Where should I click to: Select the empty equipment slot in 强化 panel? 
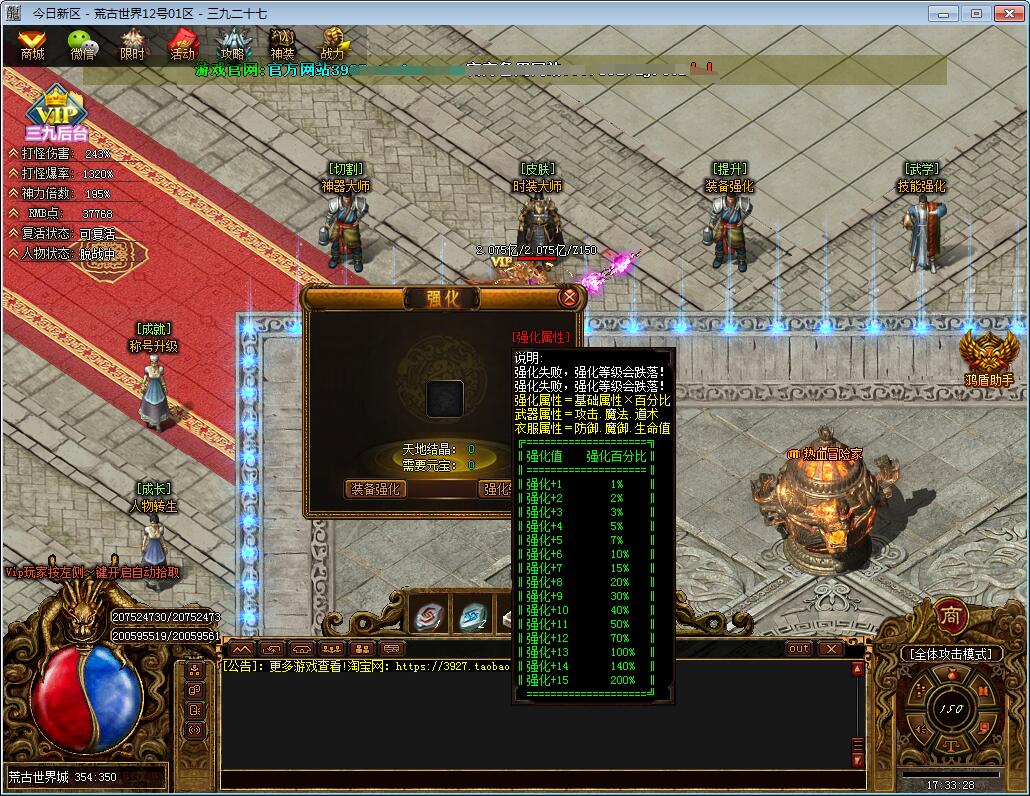pyautogui.click(x=445, y=398)
